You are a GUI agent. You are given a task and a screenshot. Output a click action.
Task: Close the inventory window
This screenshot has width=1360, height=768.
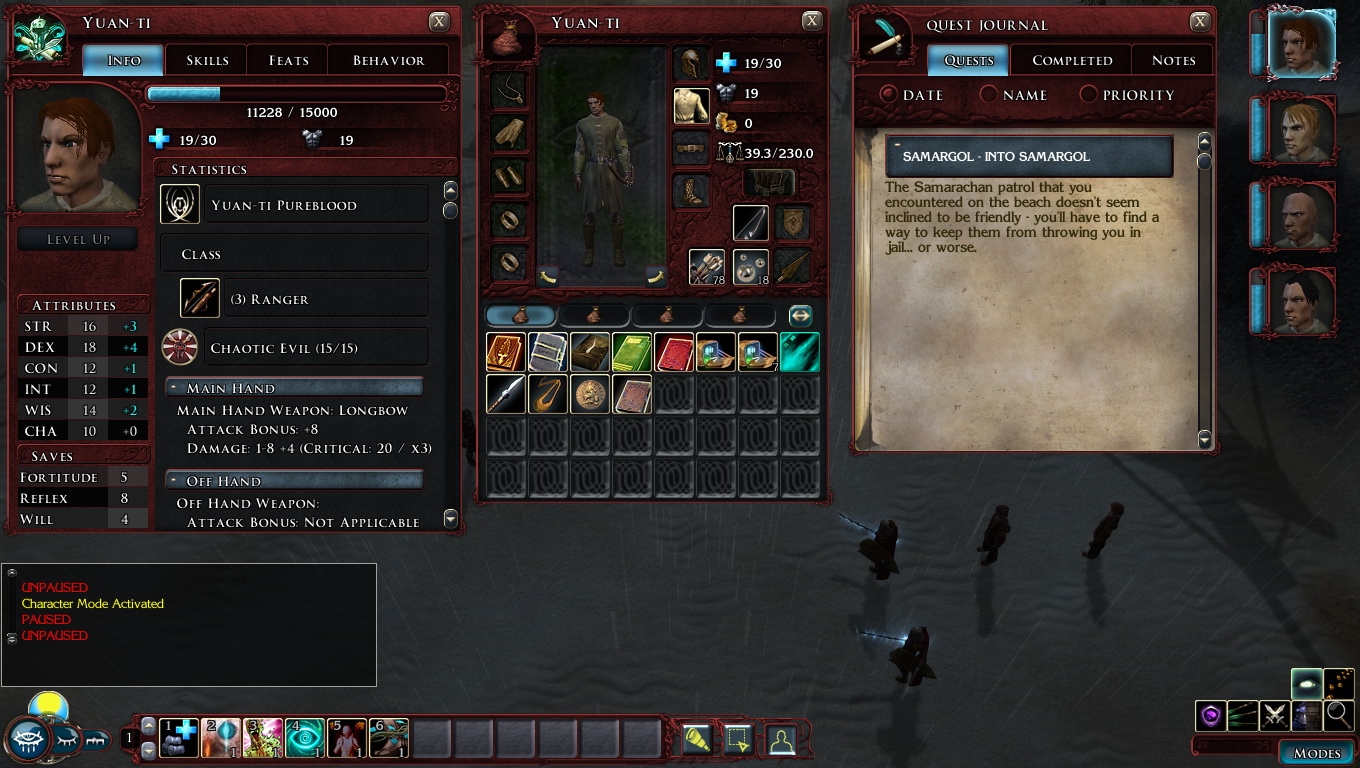(x=812, y=21)
